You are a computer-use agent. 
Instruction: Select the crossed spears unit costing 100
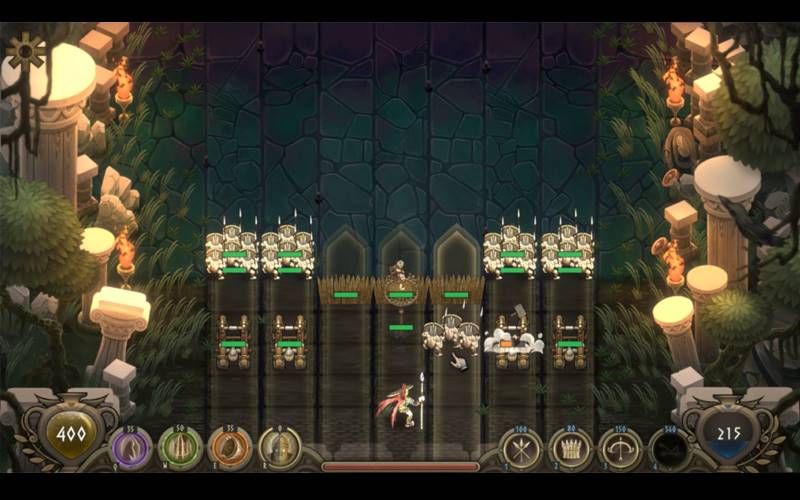tap(521, 449)
